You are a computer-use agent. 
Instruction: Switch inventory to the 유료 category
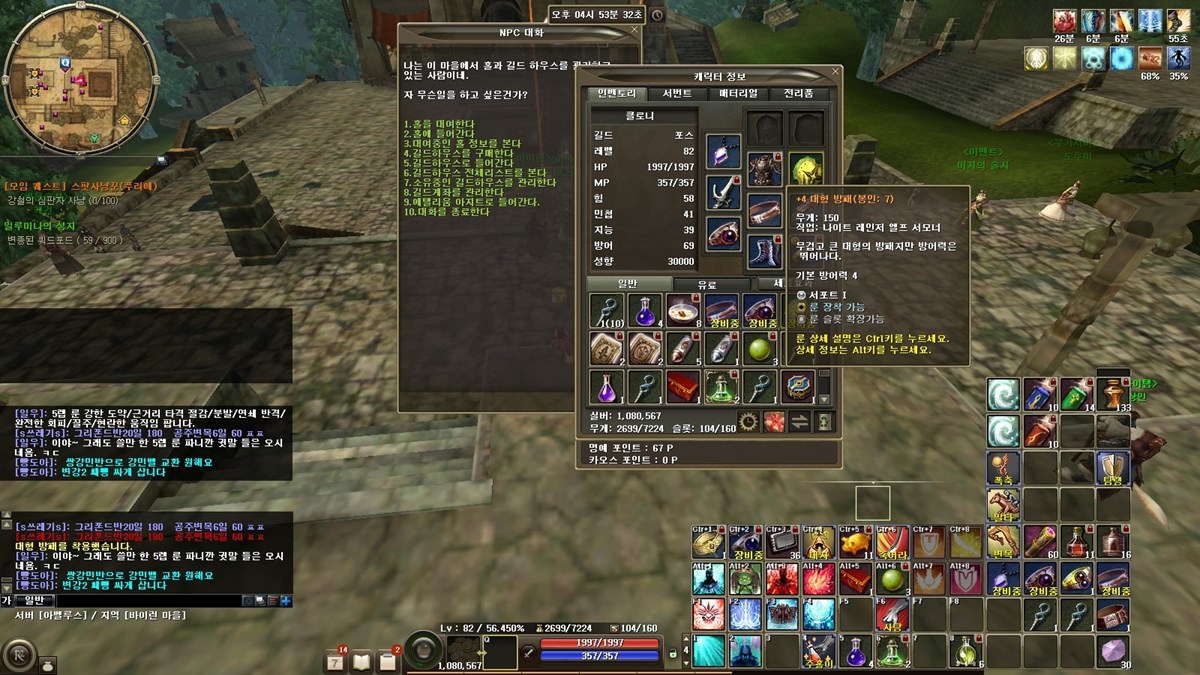[x=705, y=285]
